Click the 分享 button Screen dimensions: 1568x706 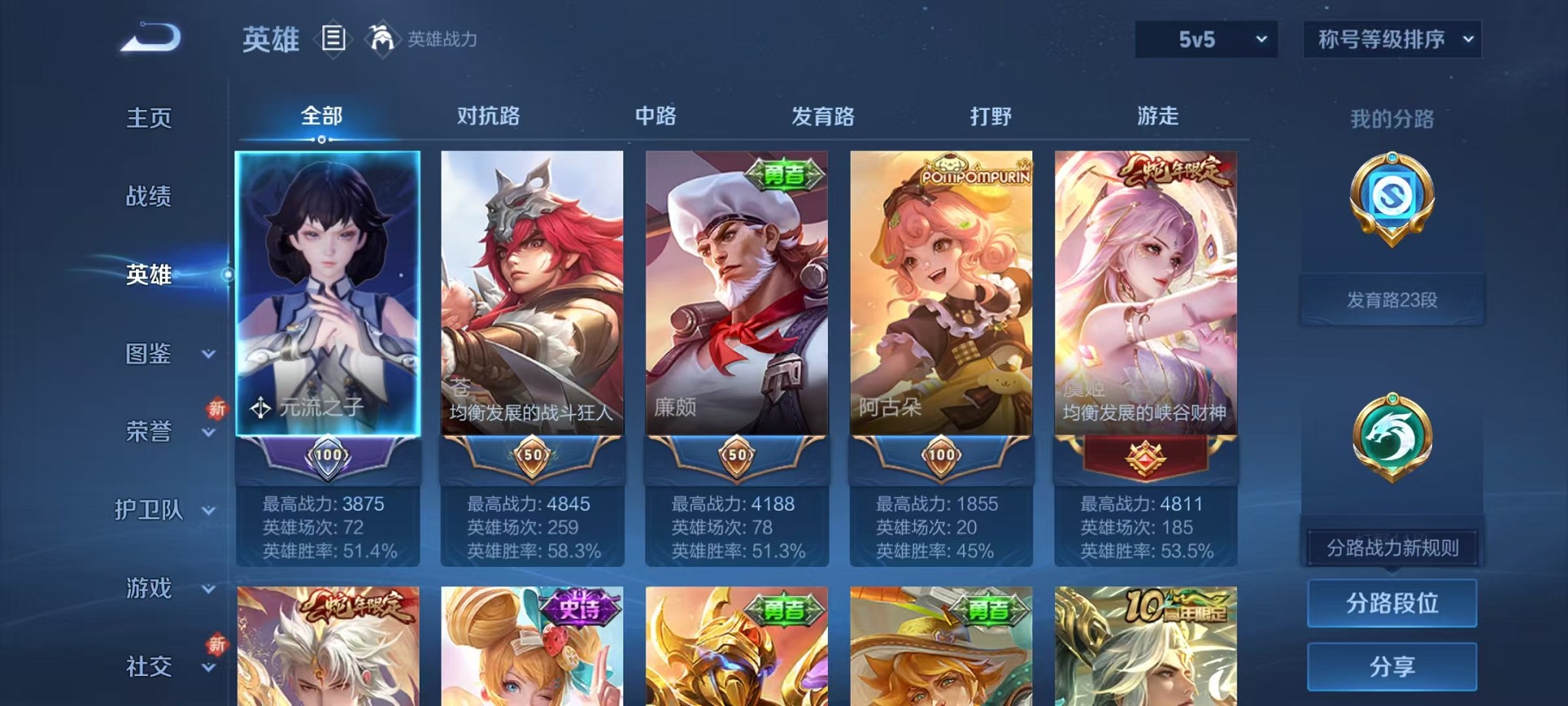1391,664
